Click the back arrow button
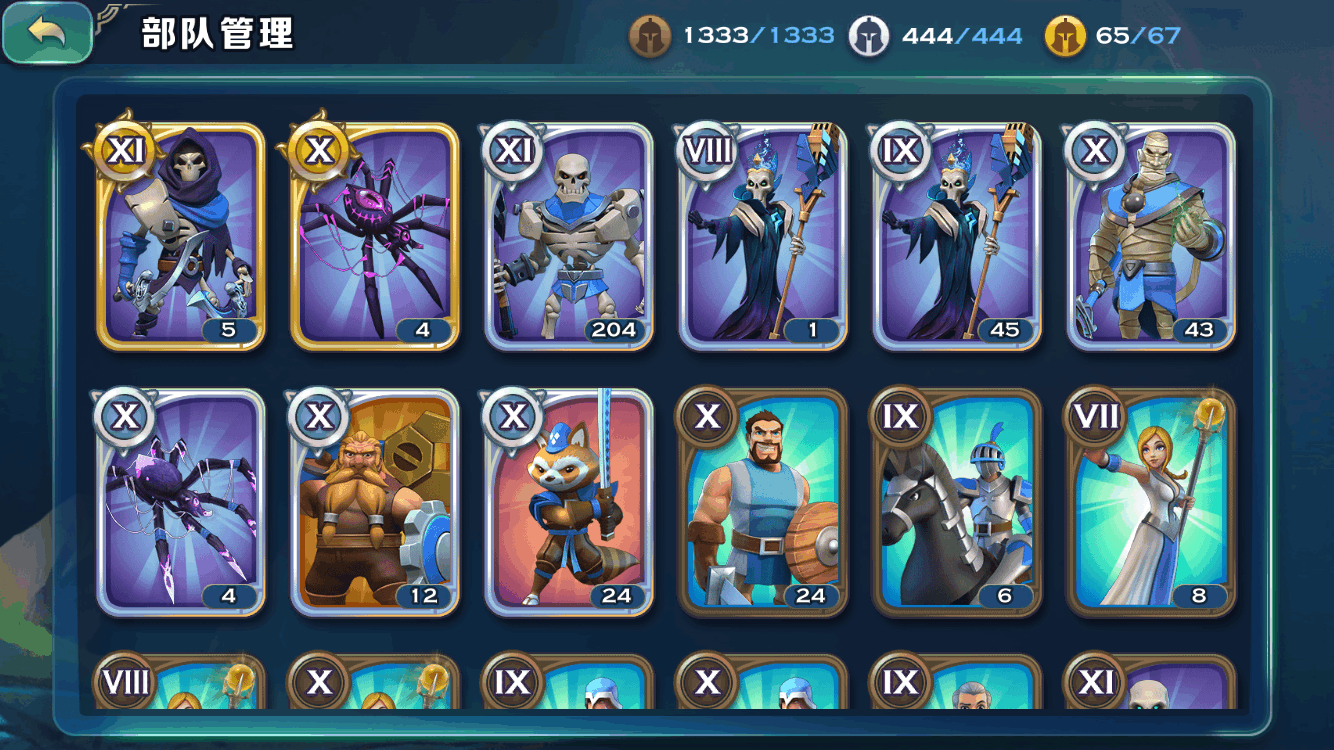Screen dimensions: 1334x750 pyautogui.click(x=46, y=32)
